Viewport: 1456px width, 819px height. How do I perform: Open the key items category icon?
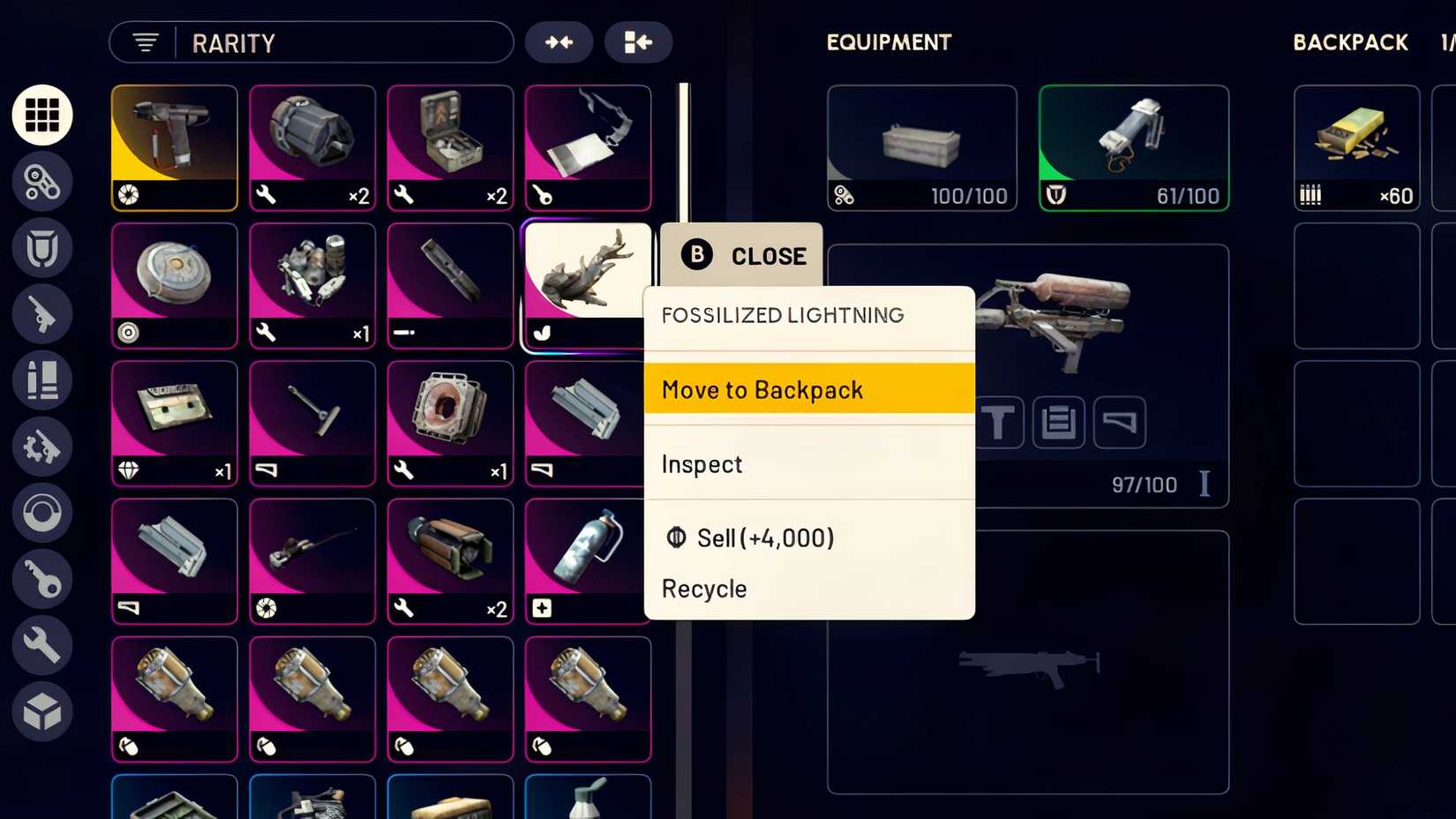[x=41, y=580]
